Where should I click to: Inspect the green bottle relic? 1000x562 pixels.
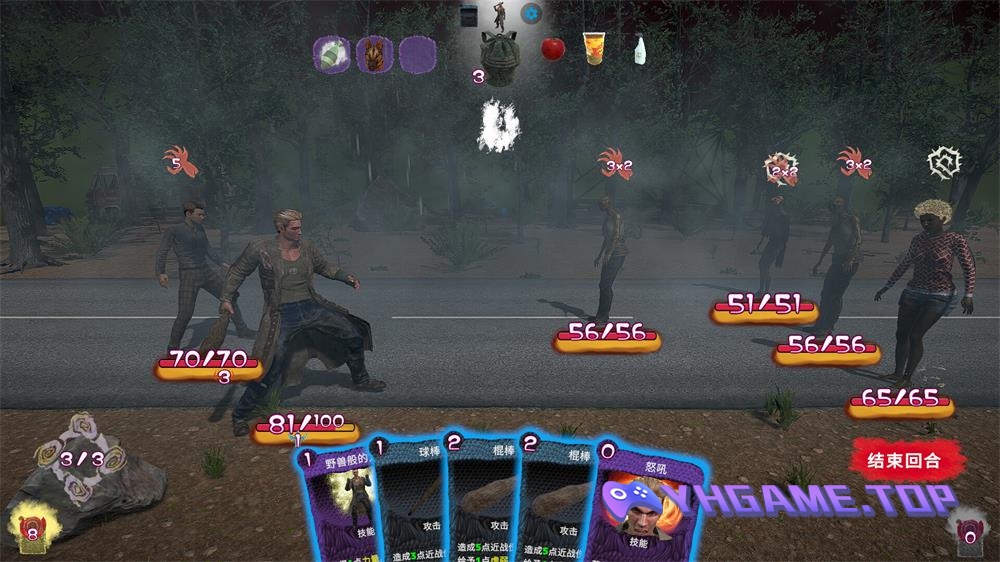point(331,53)
